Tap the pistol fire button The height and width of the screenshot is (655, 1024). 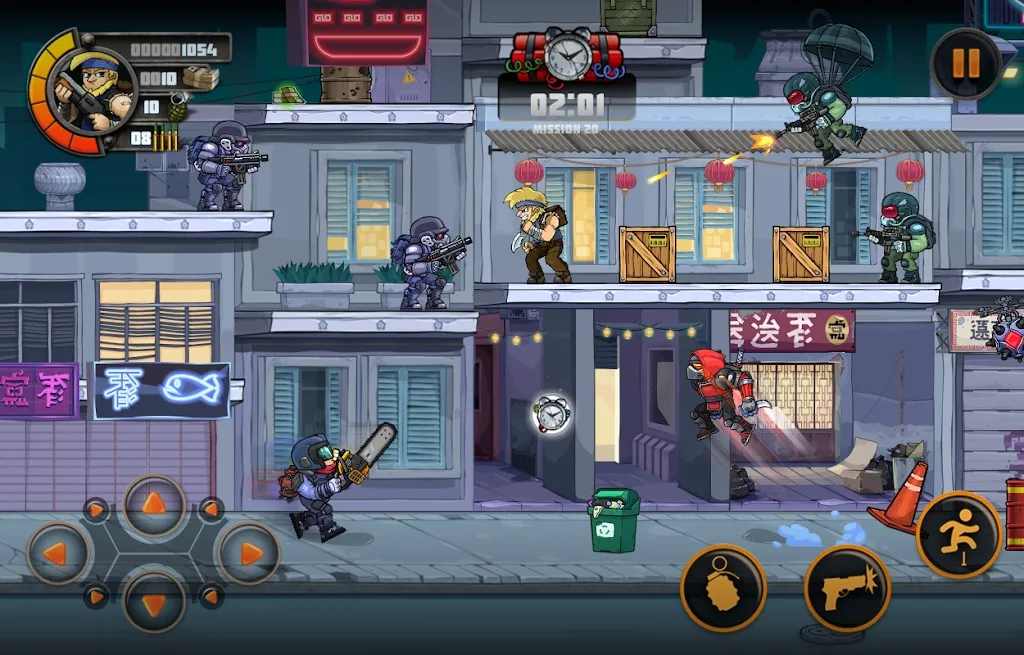coord(847,589)
